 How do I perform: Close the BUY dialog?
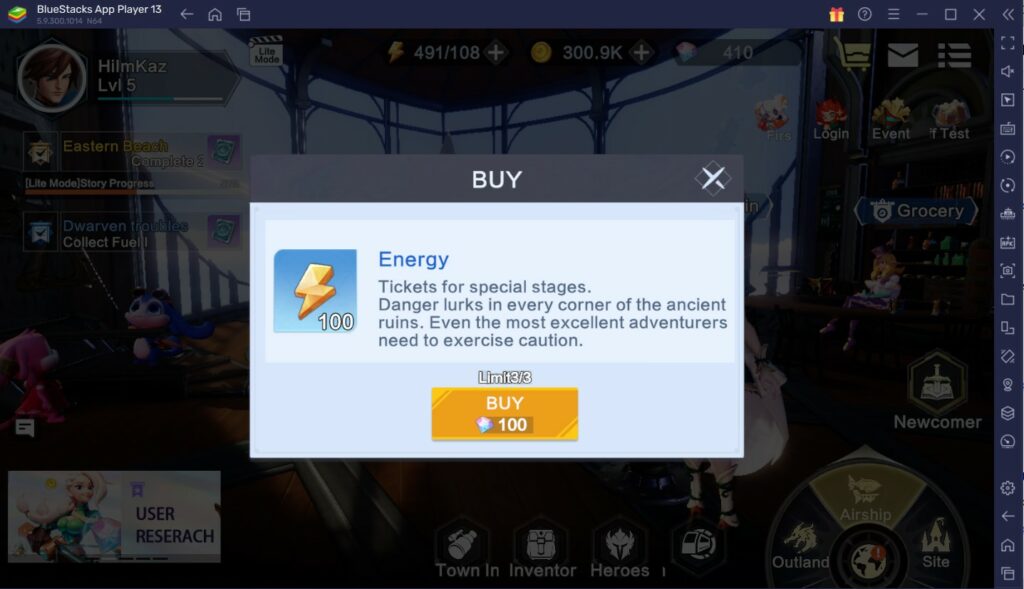tap(712, 179)
